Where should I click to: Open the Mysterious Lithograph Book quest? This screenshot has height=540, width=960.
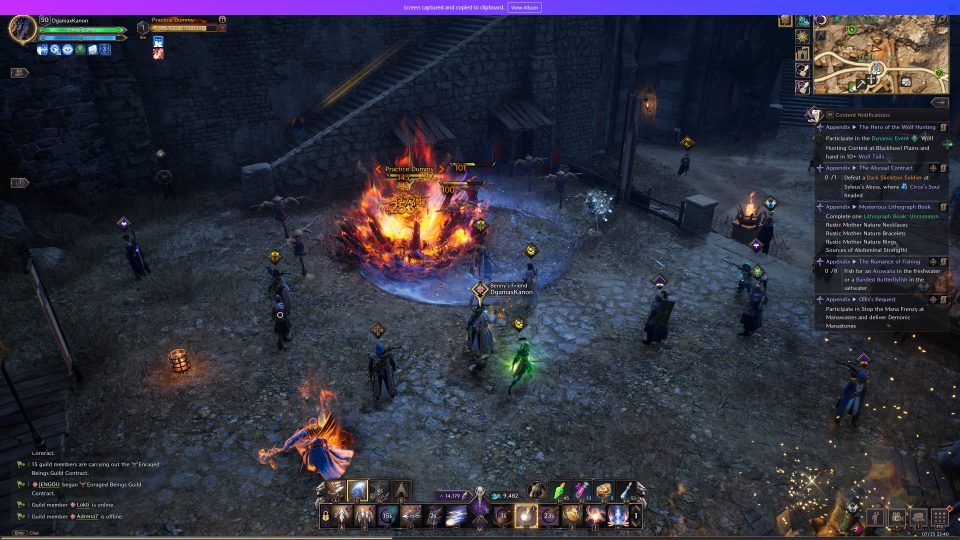(x=880, y=207)
